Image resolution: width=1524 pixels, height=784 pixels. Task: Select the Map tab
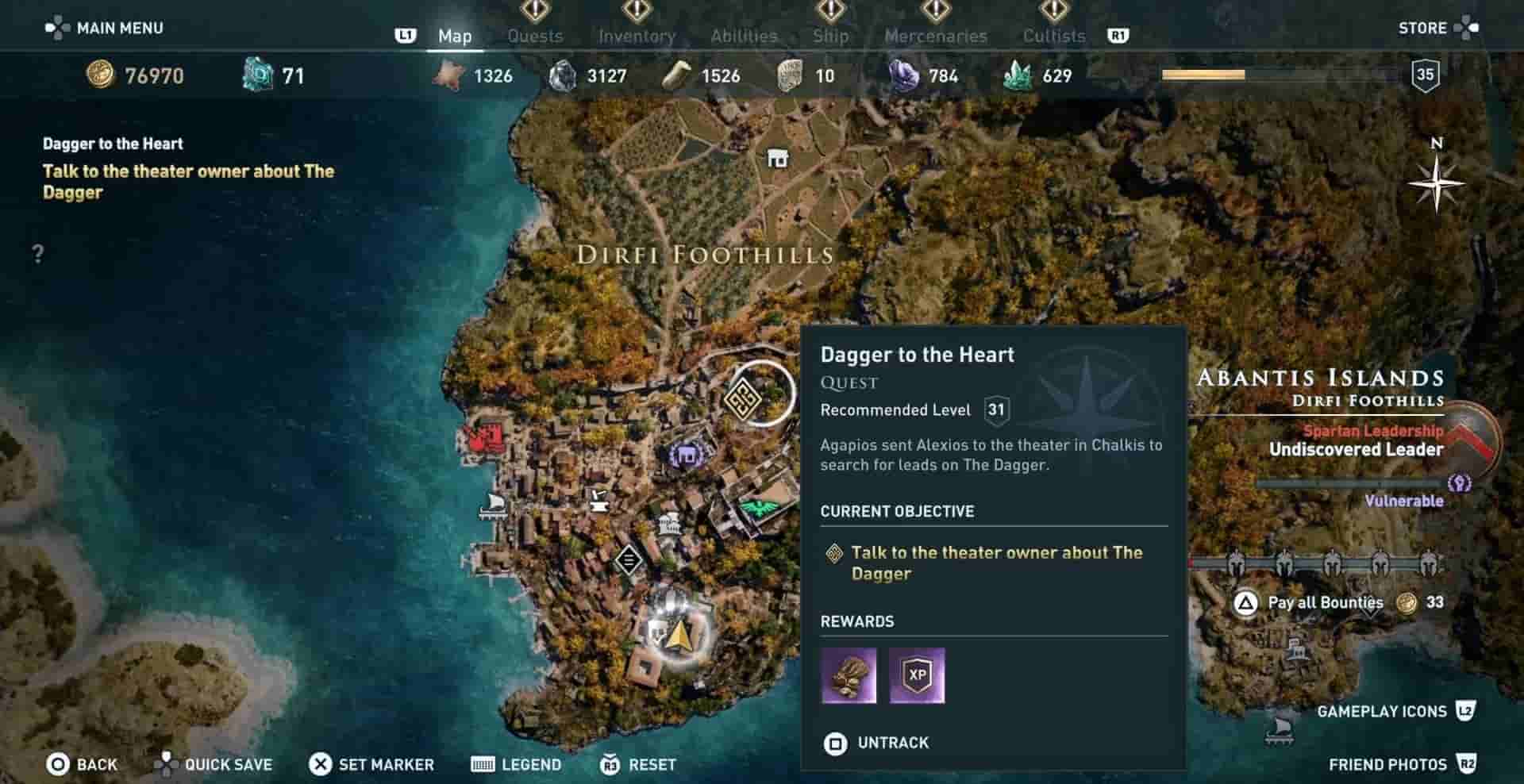point(455,36)
